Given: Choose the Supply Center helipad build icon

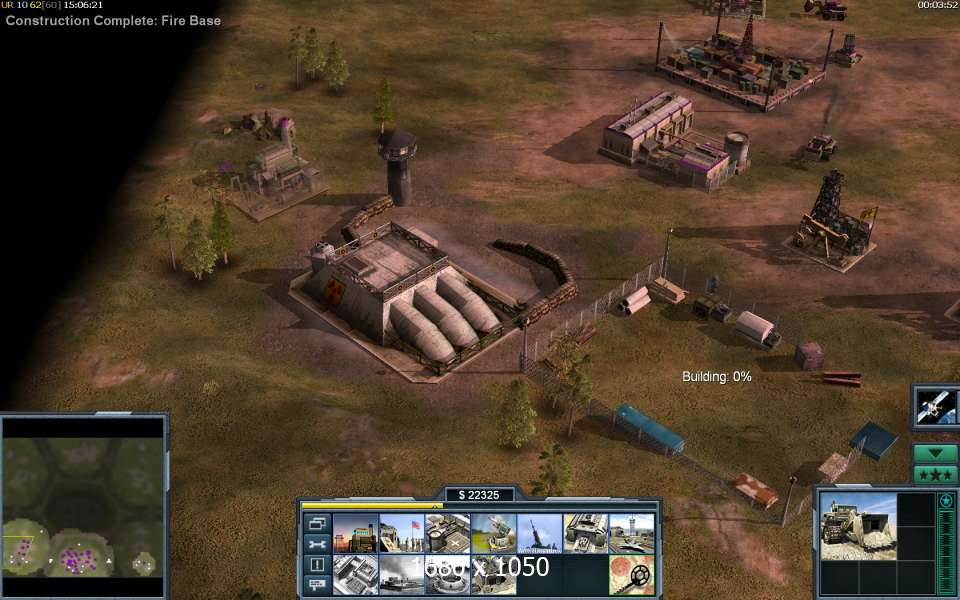Looking at the screenshot, I should point(447,534).
